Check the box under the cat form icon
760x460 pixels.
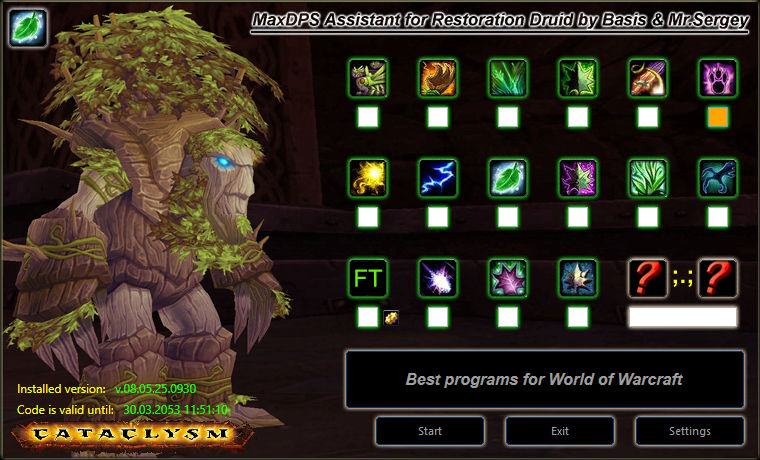[718, 217]
